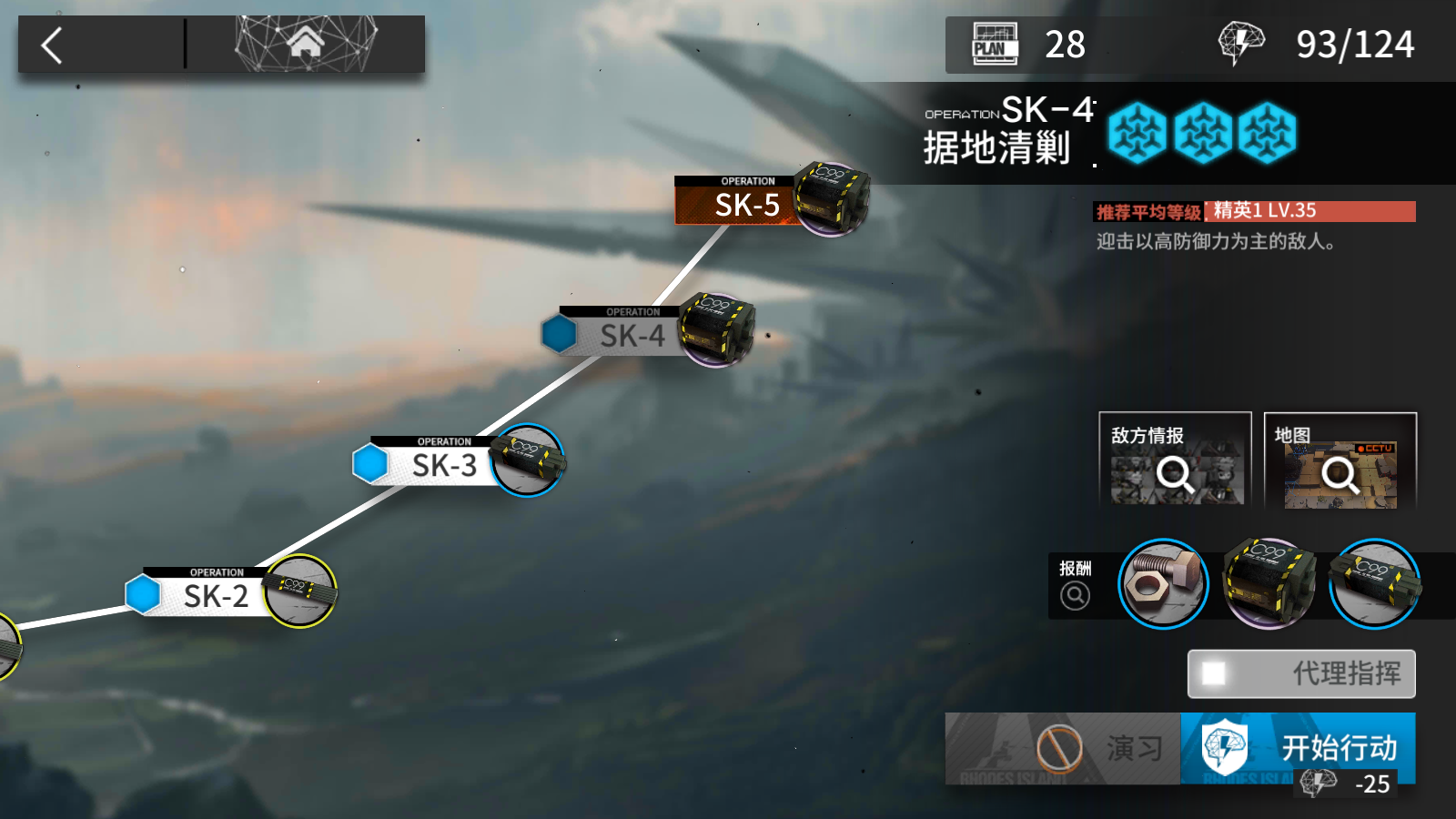The image size is (1456, 819).
Task: Go back with the arrow button
Action: tap(53, 45)
